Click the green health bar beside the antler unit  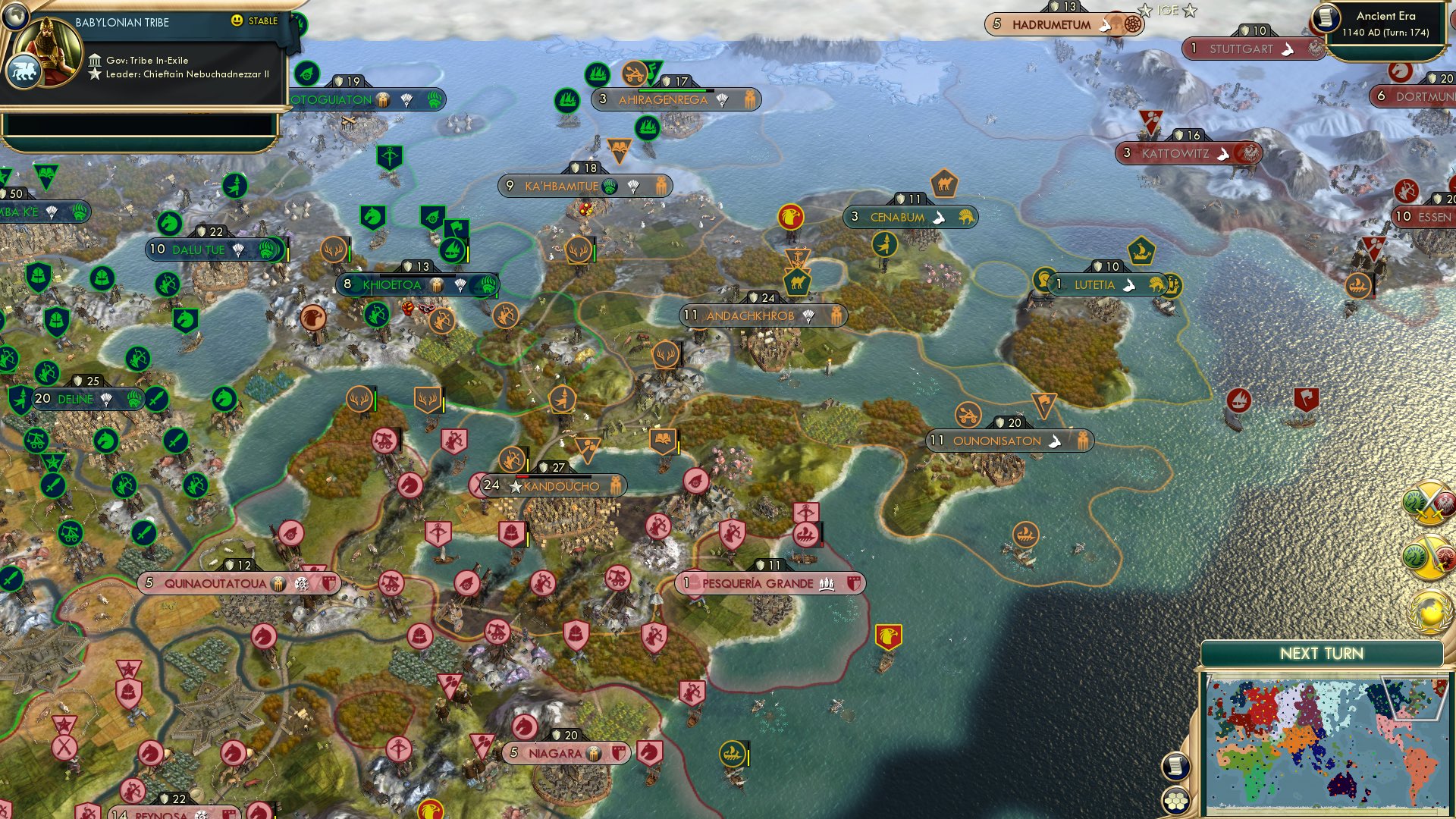coord(375,400)
